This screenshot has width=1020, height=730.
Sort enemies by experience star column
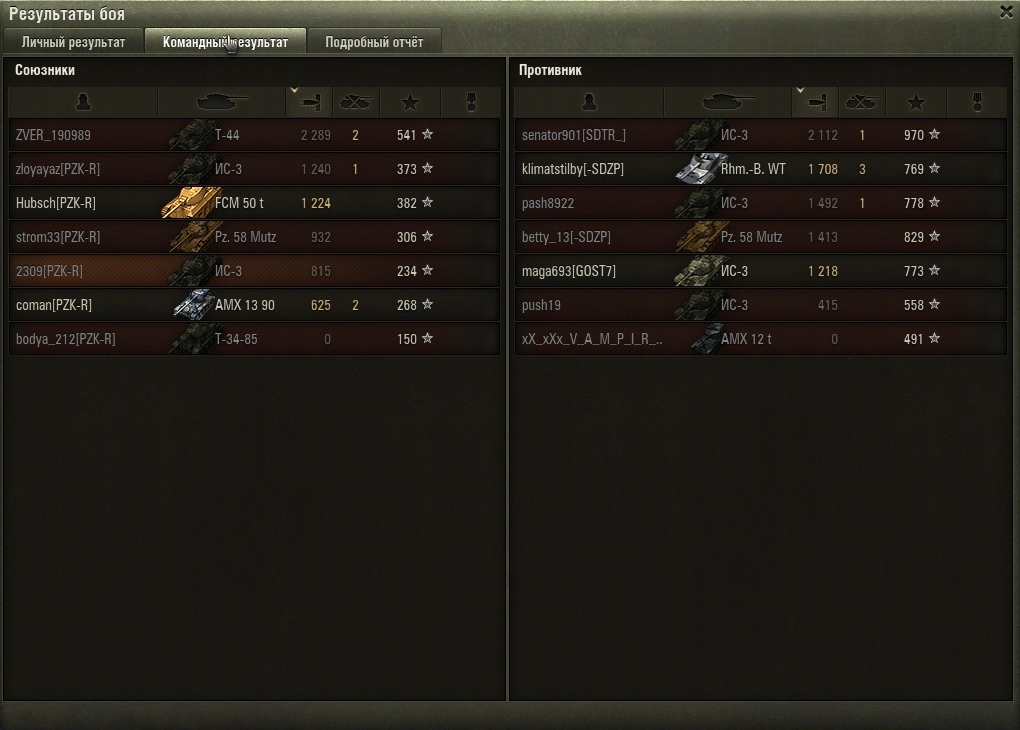[x=915, y=102]
